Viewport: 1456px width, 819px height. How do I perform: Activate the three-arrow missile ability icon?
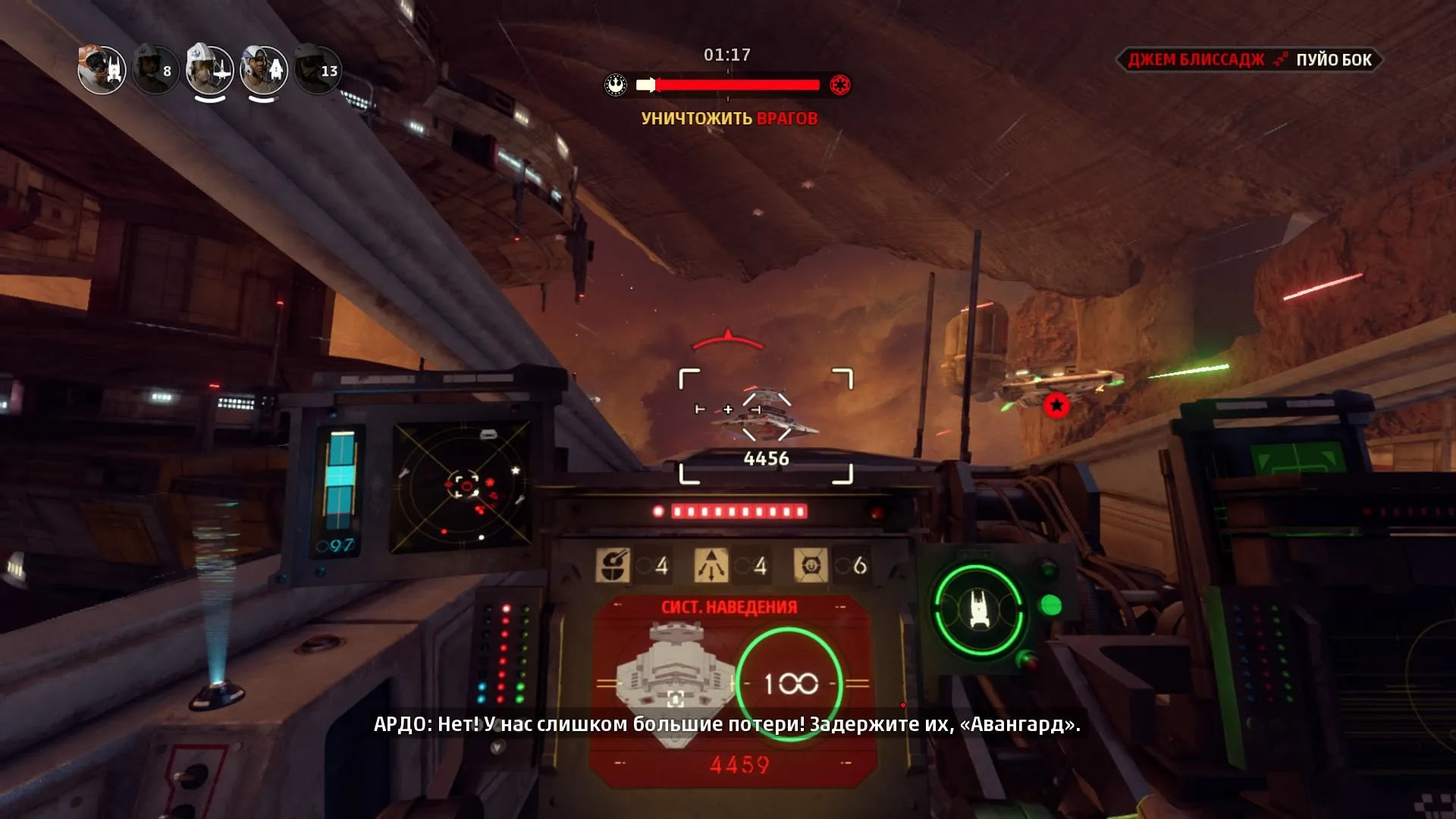711,565
